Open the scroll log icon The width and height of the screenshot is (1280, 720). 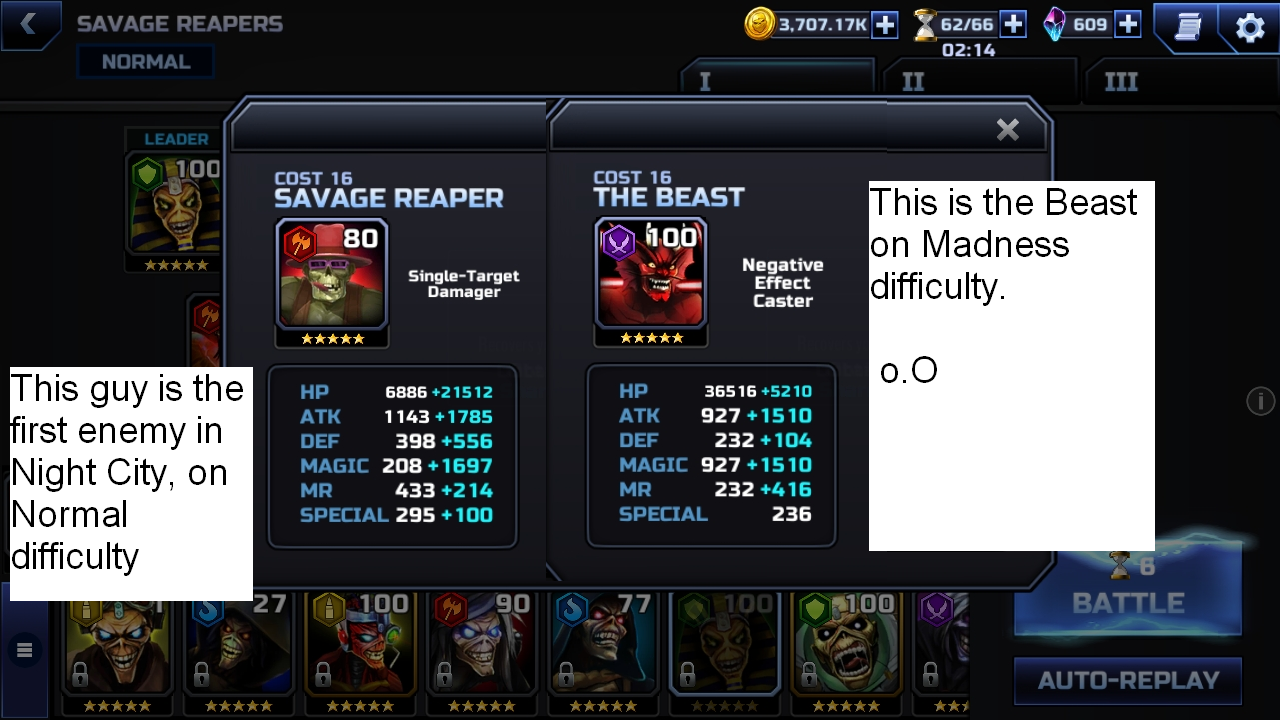(x=1187, y=27)
